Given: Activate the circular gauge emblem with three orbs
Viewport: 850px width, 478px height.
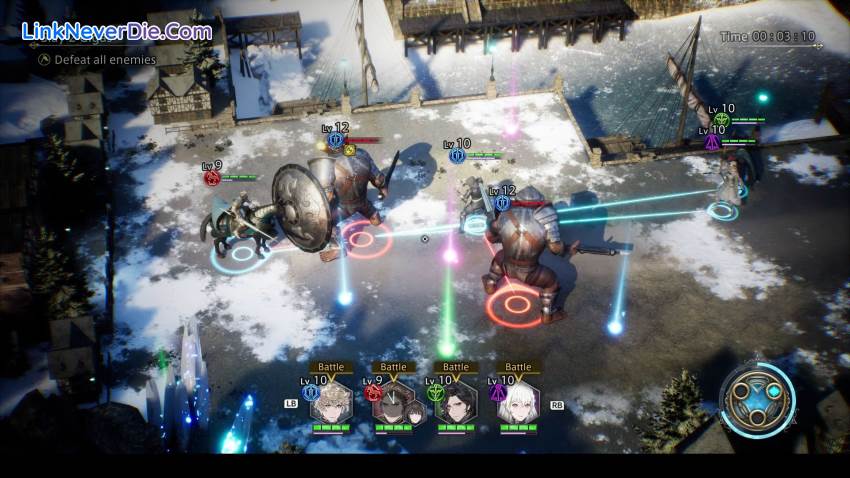Looking at the screenshot, I should (757, 400).
